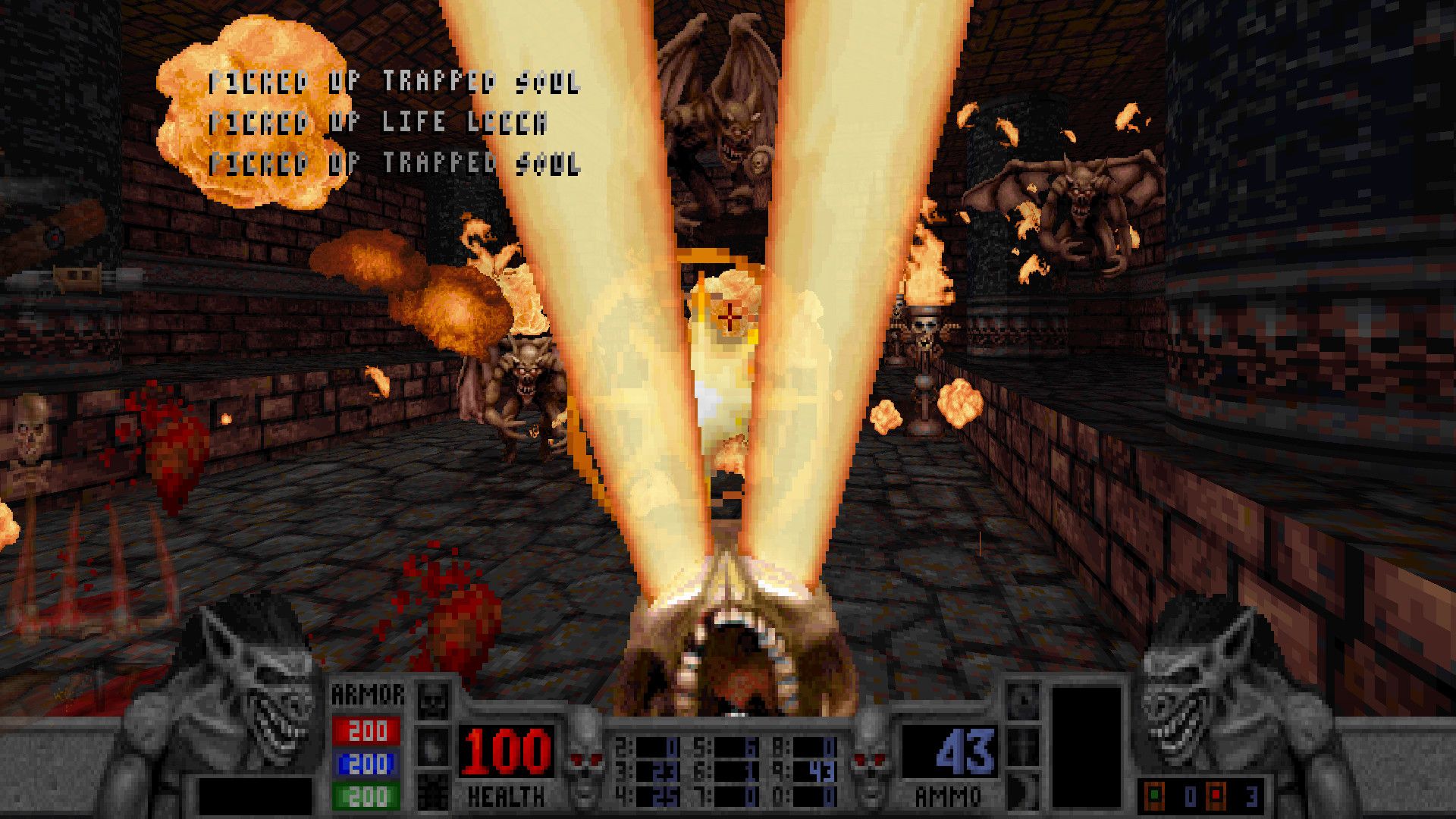This screenshot has width=1456, height=819.
Task: Select the PICKED UP TRAPPED SOUL message
Action: click(x=394, y=84)
